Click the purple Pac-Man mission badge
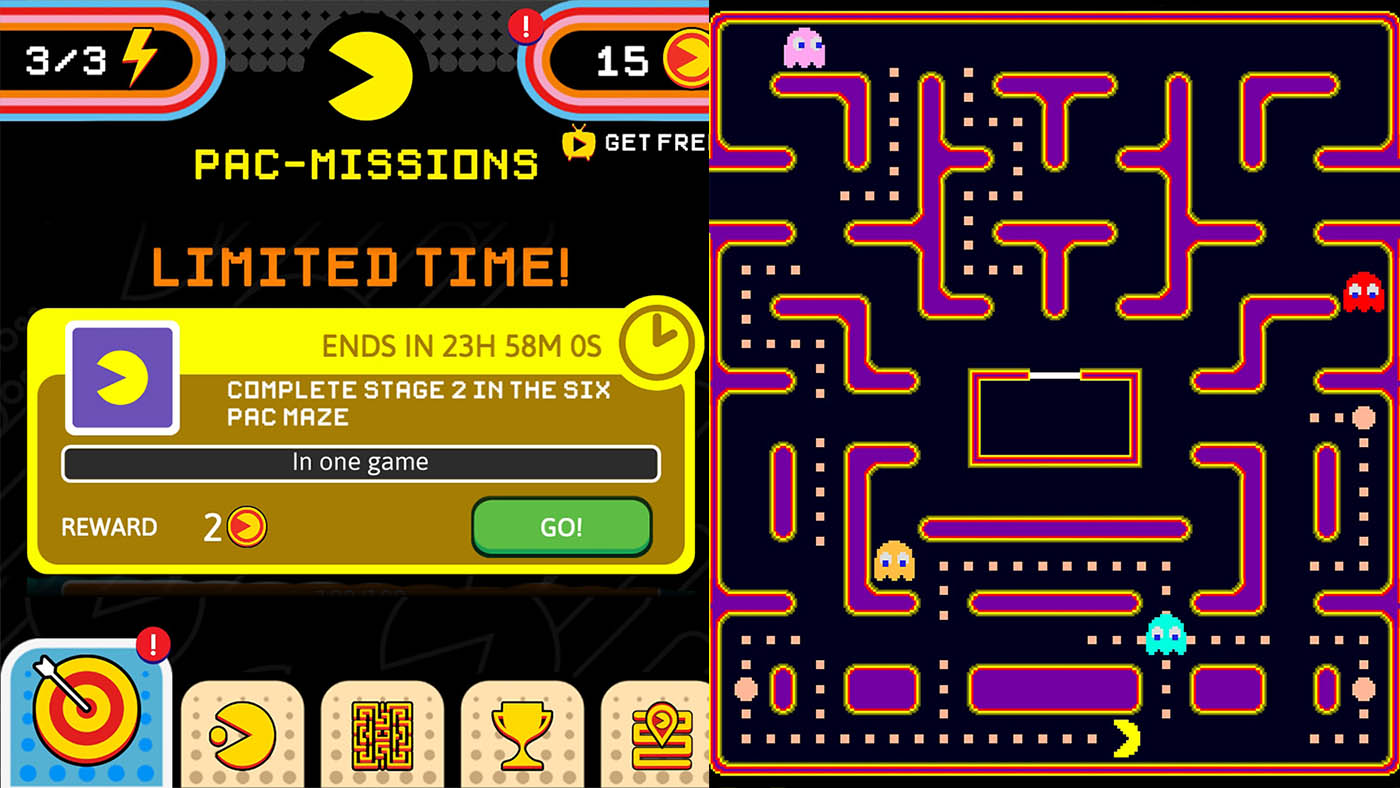 (121, 375)
